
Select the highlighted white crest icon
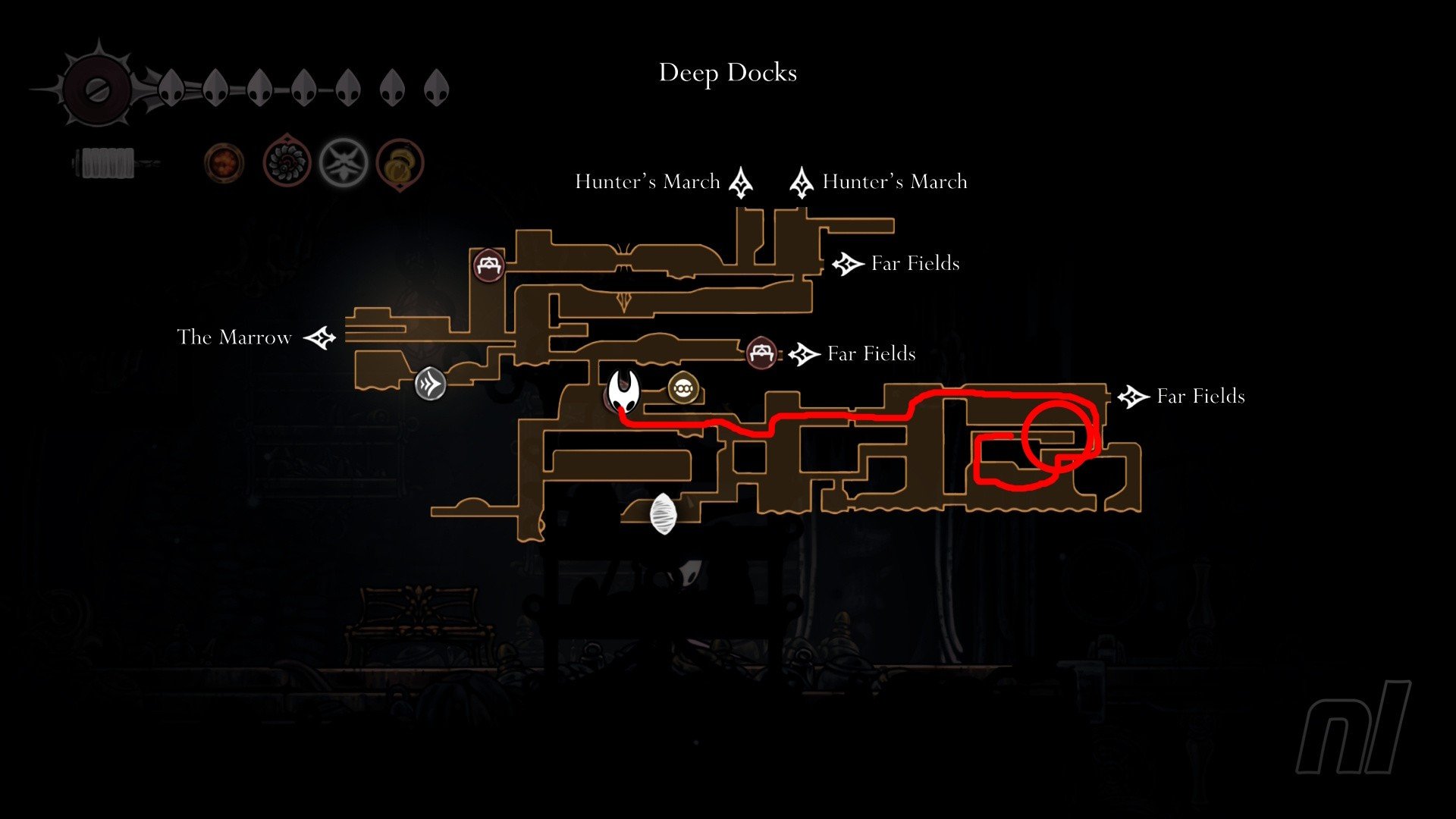tap(344, 162)
